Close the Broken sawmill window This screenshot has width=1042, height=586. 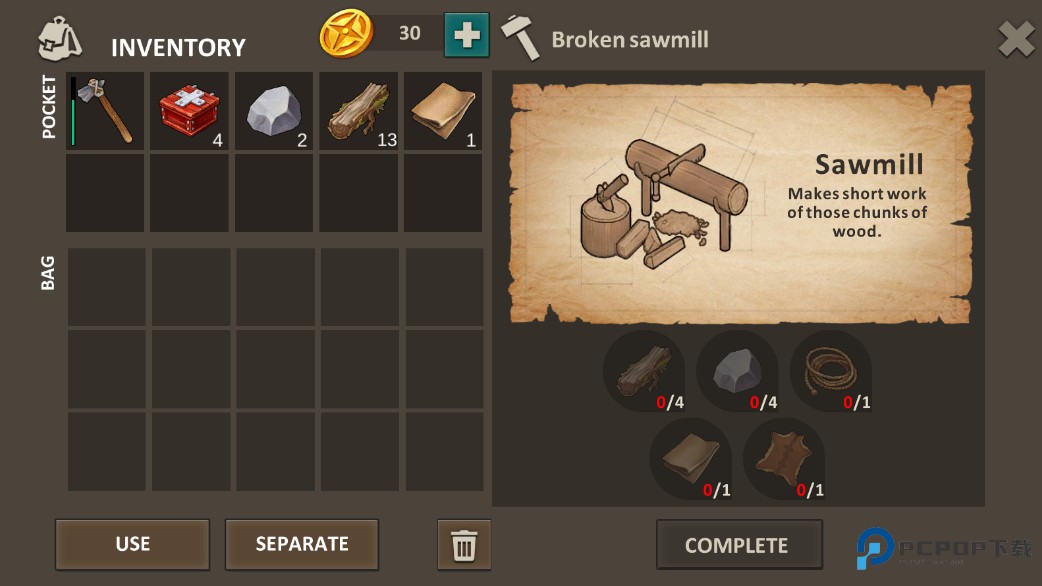click(1016, 40)
